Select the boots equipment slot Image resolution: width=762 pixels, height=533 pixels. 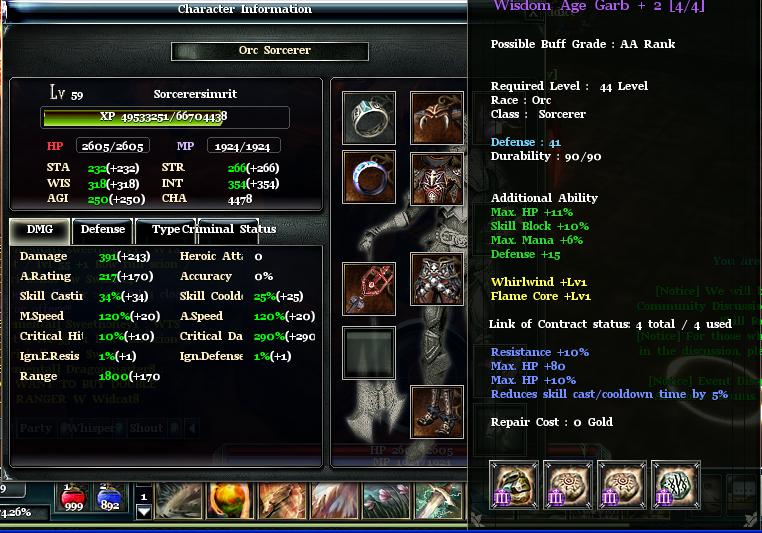pyautogui.click(x=437, y=411)
